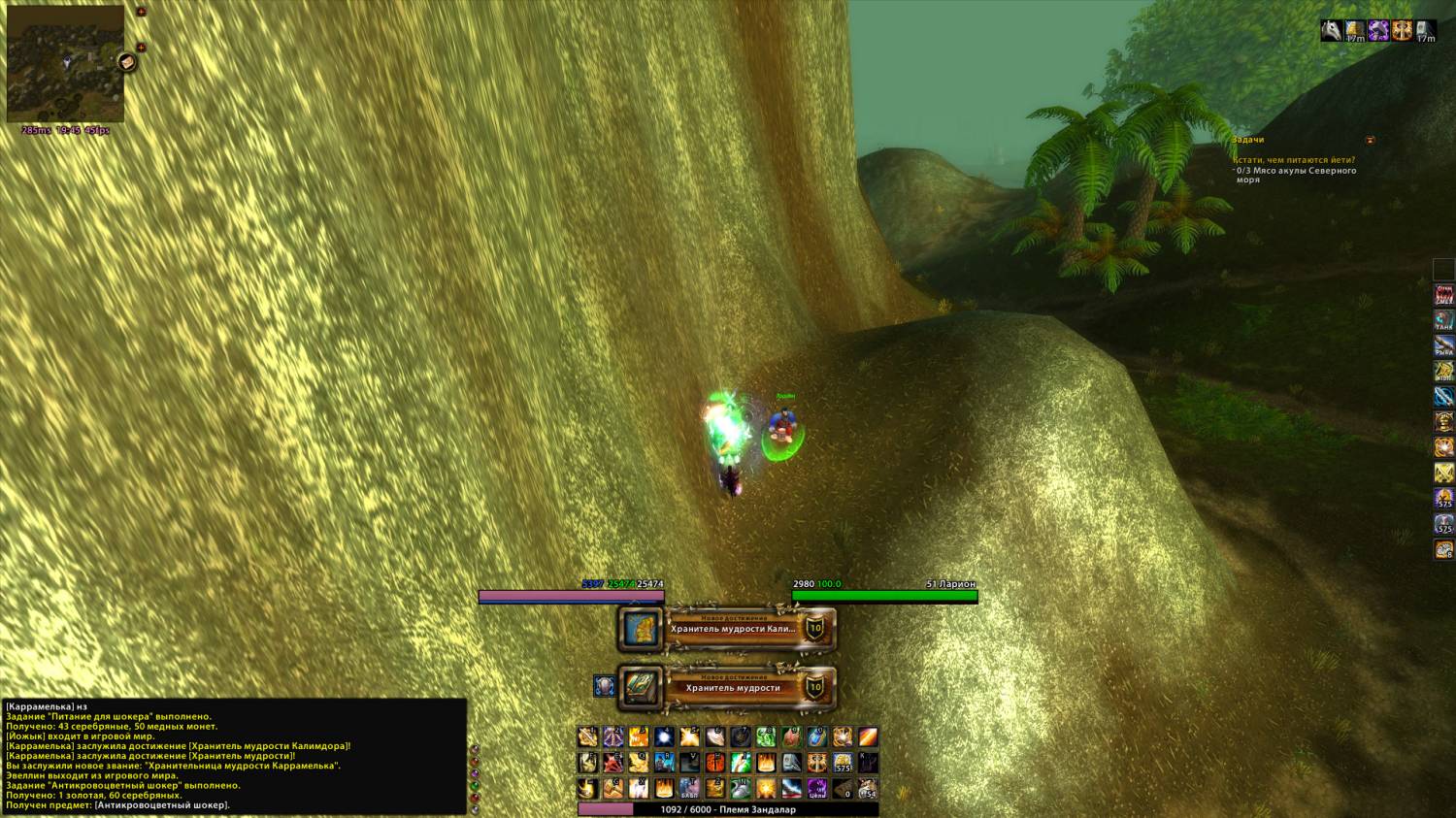This screenshot has height=818, width=1456.
Task: Use the blue potion on key 0
Action: click(x=817, y=737)
